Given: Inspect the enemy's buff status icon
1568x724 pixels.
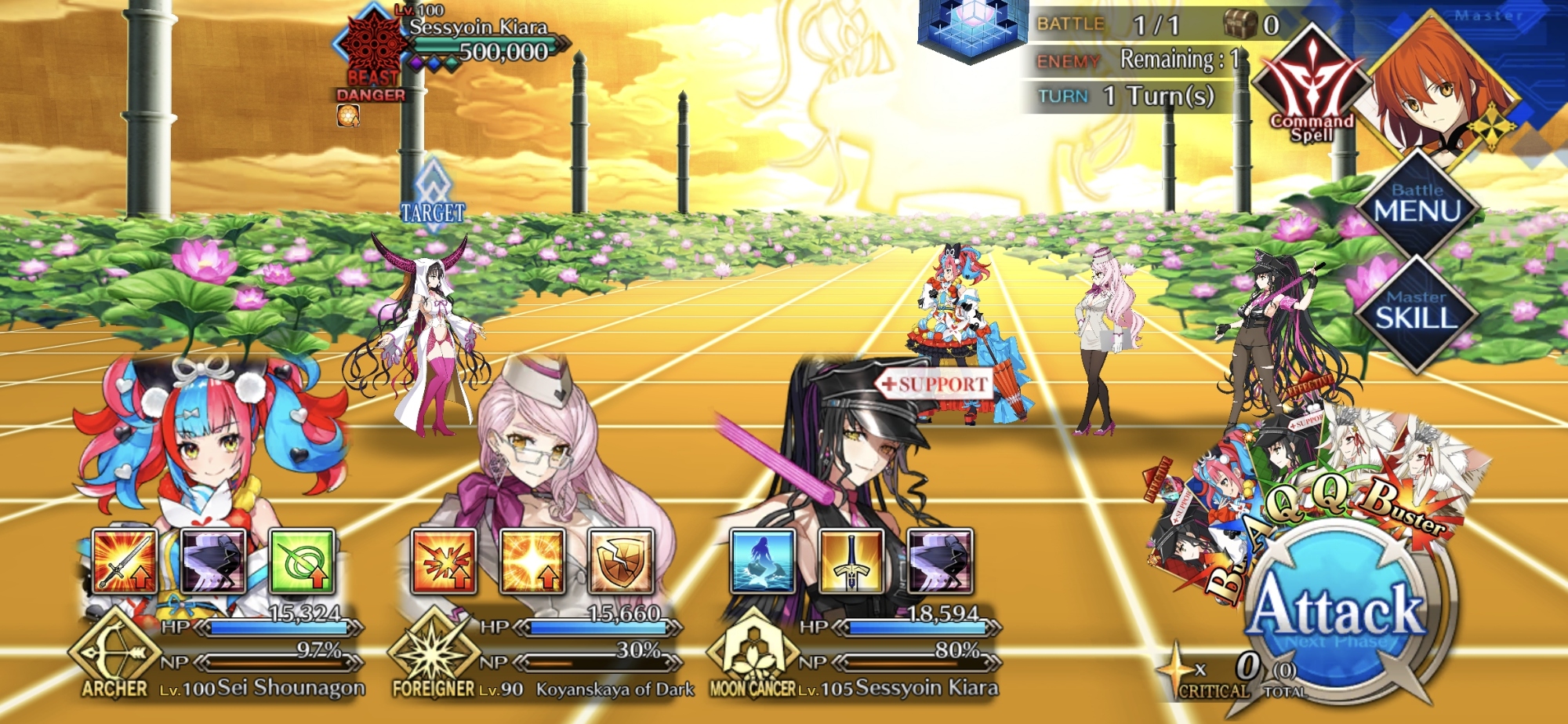Looking at the screenshot, I should (x=348, y=116).
